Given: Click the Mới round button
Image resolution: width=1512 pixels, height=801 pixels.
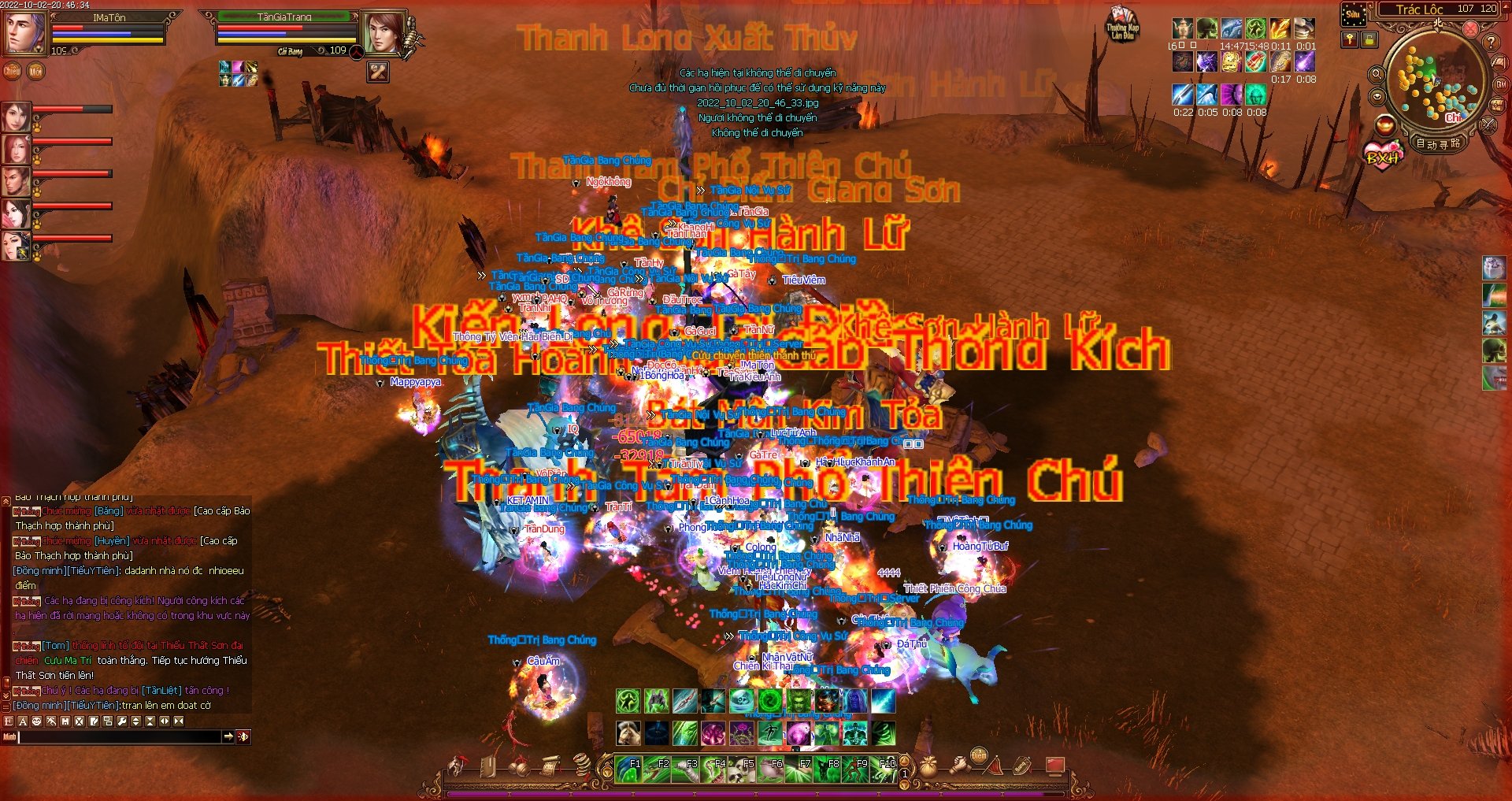Looking at the screenshot, I should pos(35,71).
